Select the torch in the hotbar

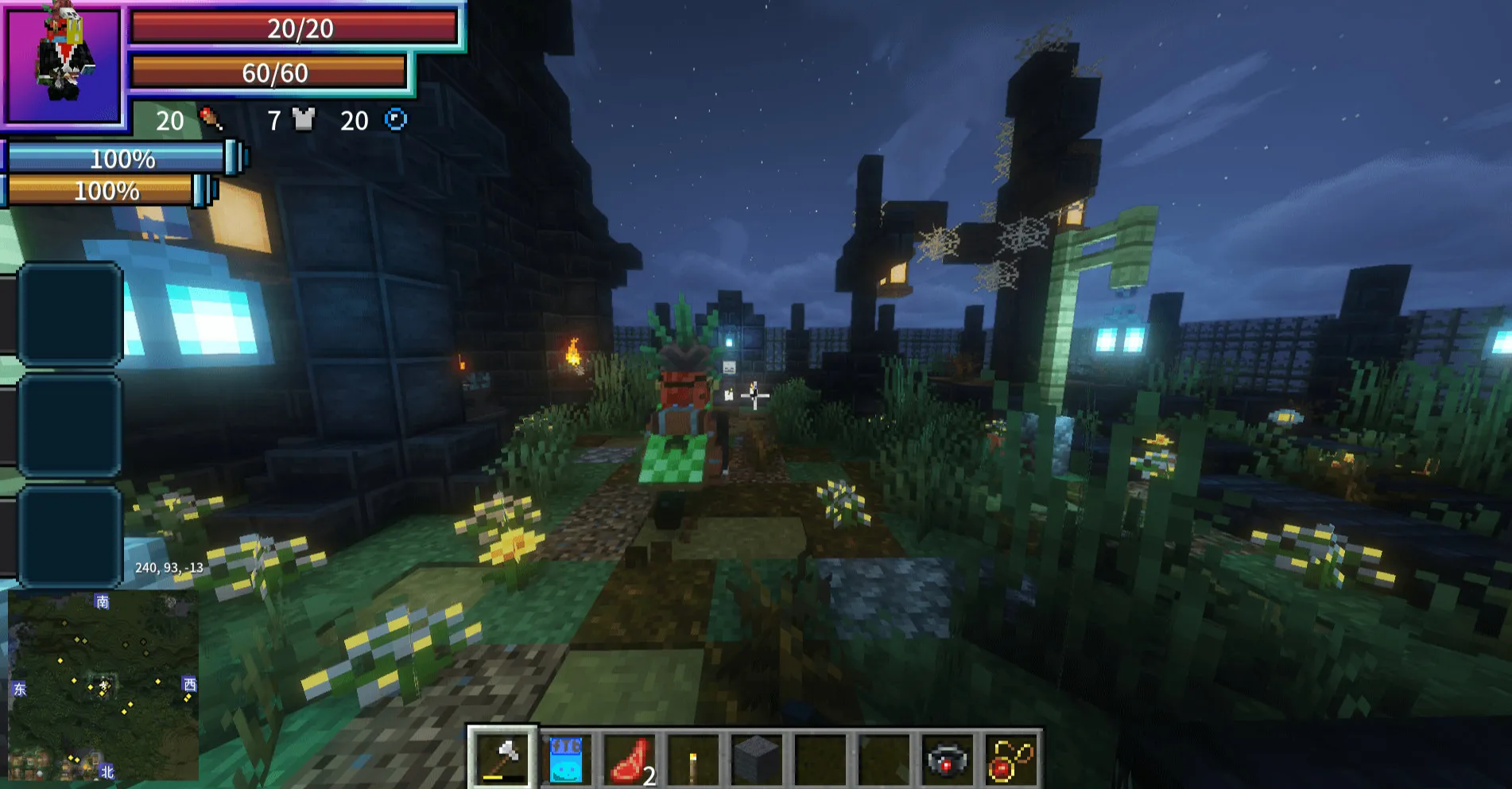(693, 760)
